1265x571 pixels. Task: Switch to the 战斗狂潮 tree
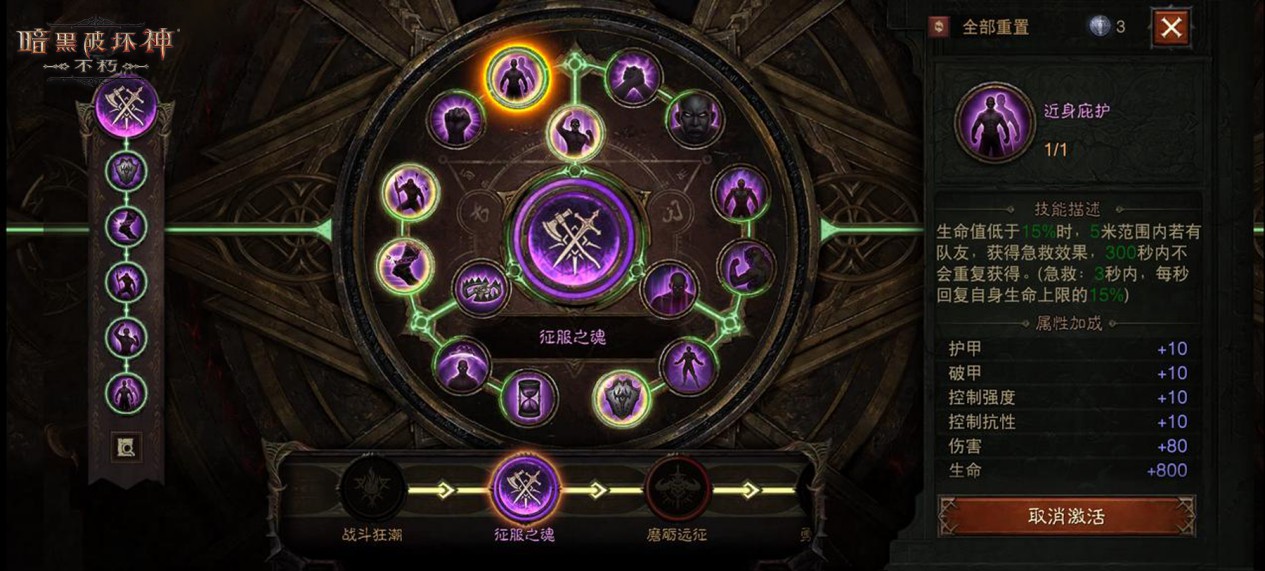click(372, 491)
